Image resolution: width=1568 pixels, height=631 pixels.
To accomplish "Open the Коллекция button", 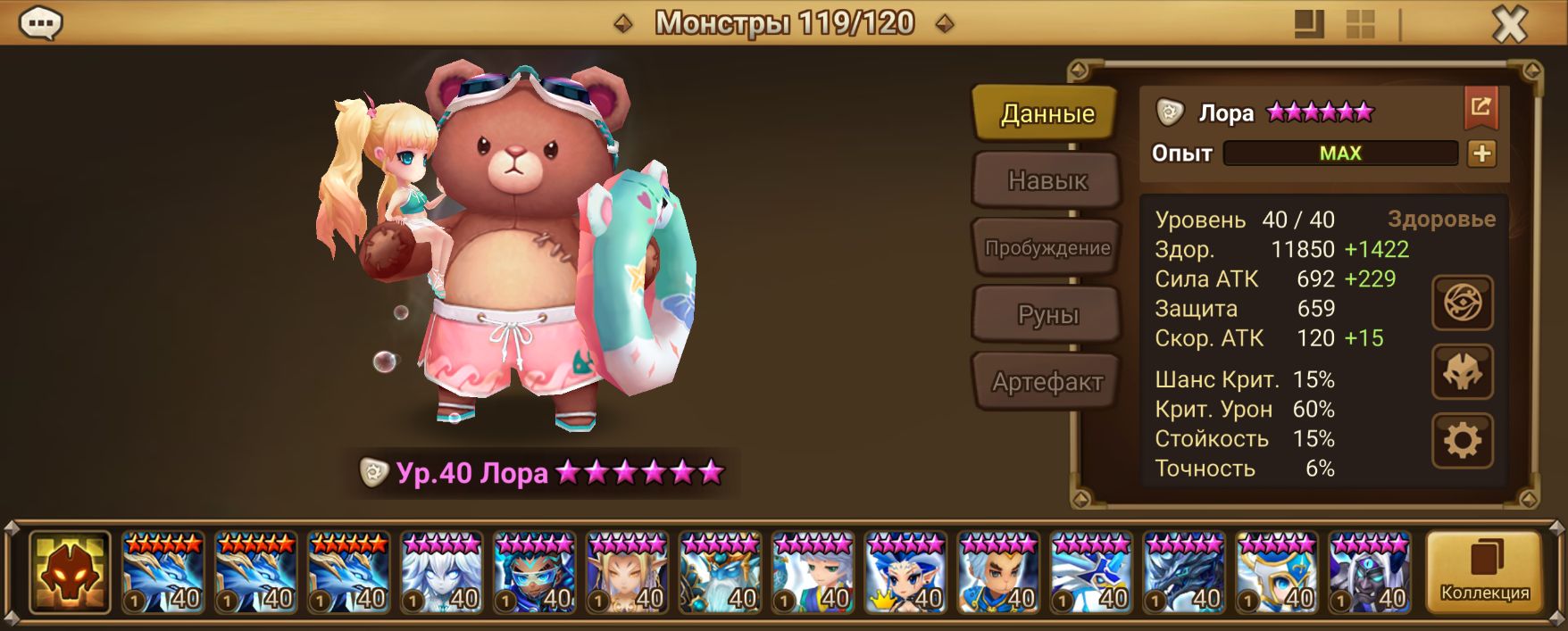I will point(1484,572).
